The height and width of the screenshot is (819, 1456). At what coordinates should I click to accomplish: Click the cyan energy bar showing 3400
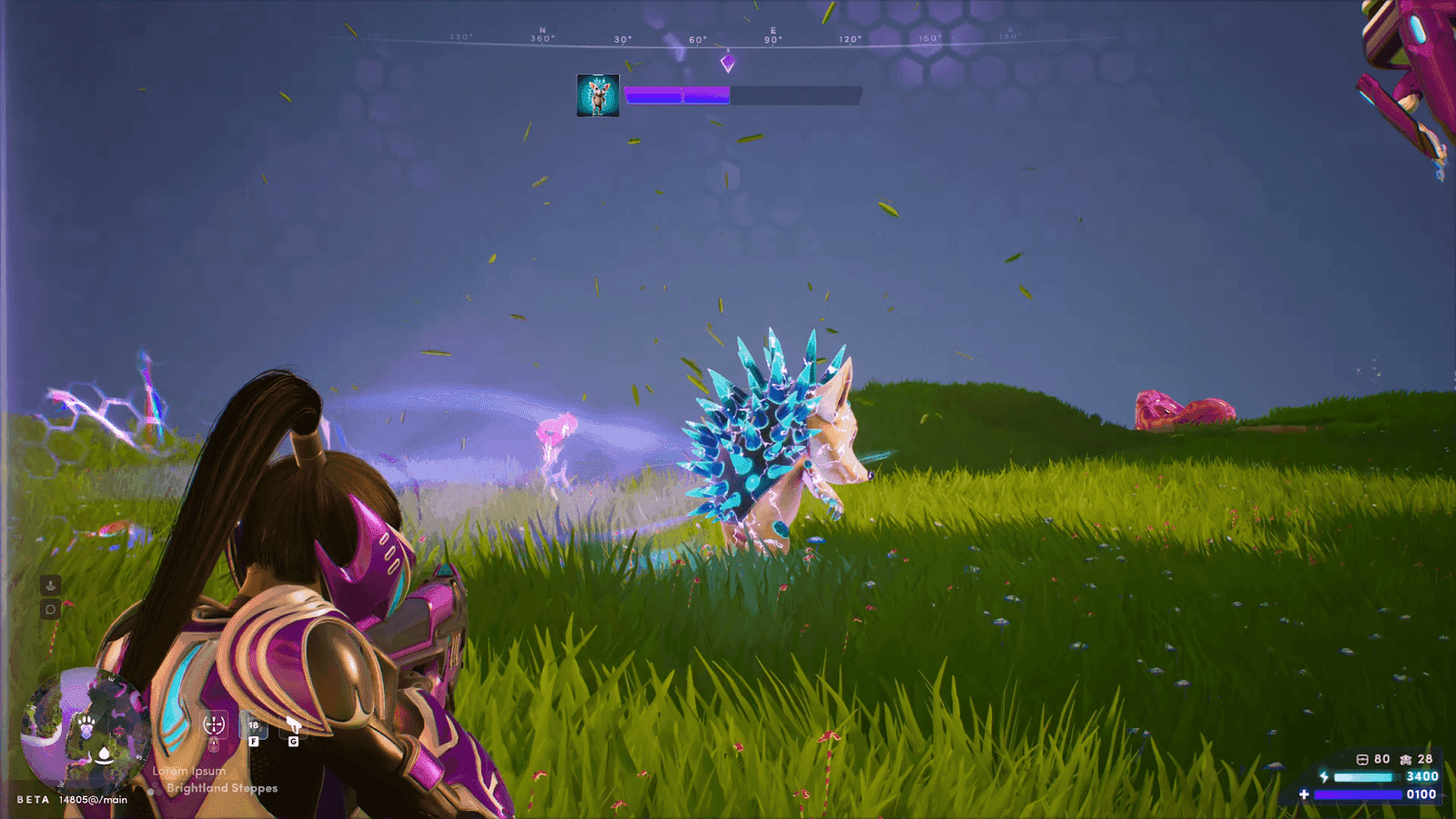tap(1364, 777)
